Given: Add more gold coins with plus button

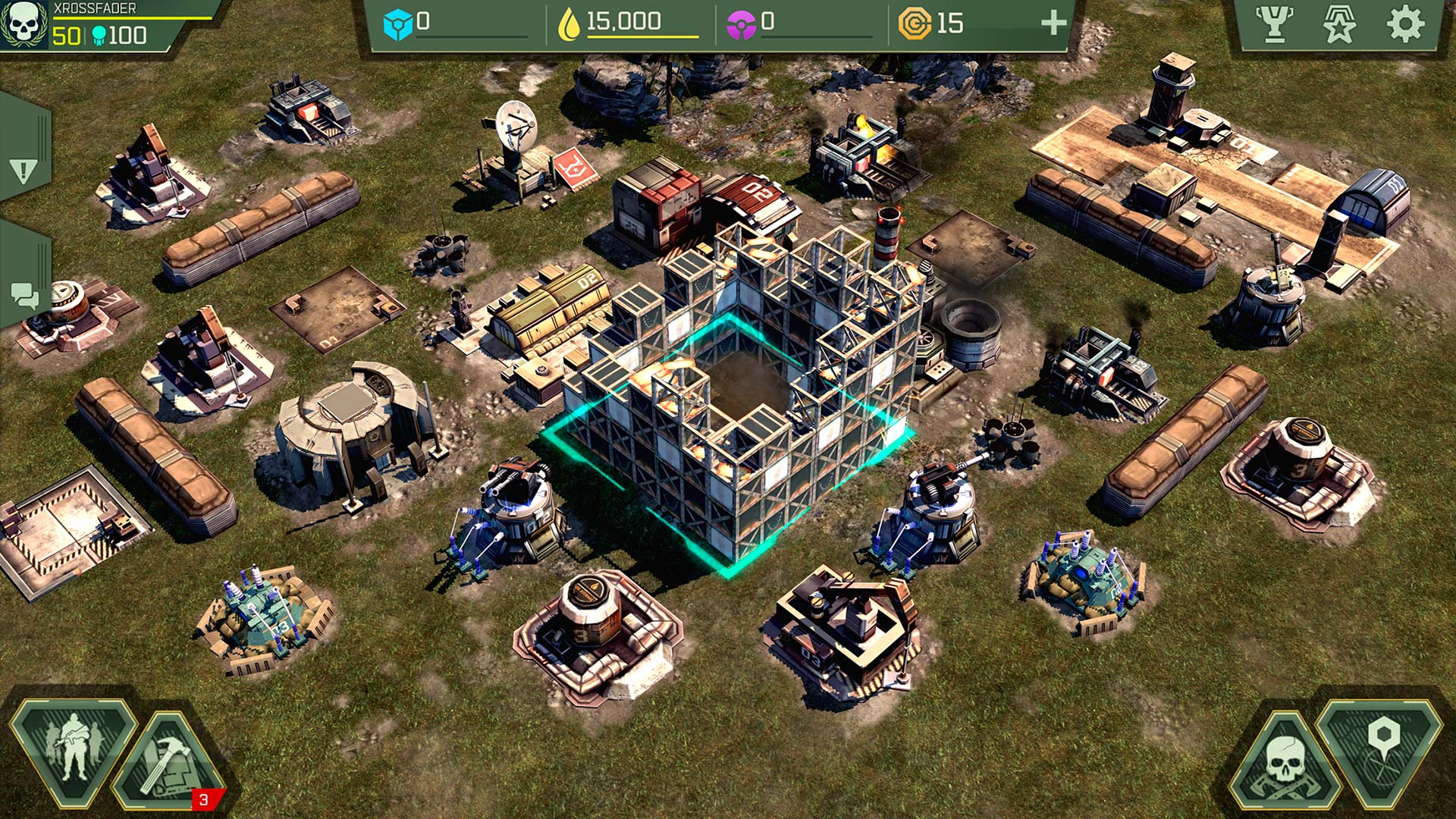Looking at the screenshot, I should pyautogui.click(x=1053, y=24).
